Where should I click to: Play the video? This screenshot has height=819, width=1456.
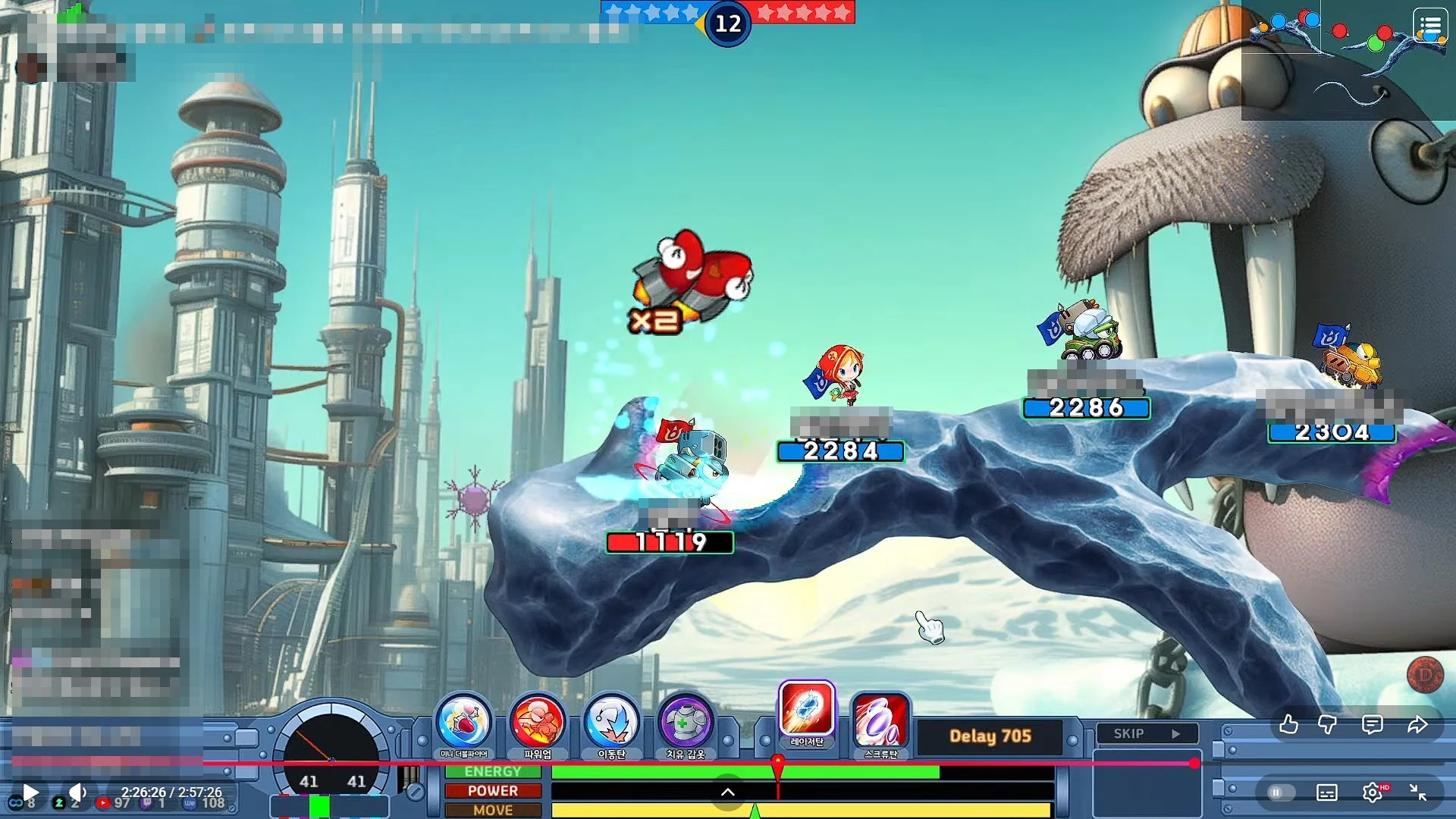(30, 792)
